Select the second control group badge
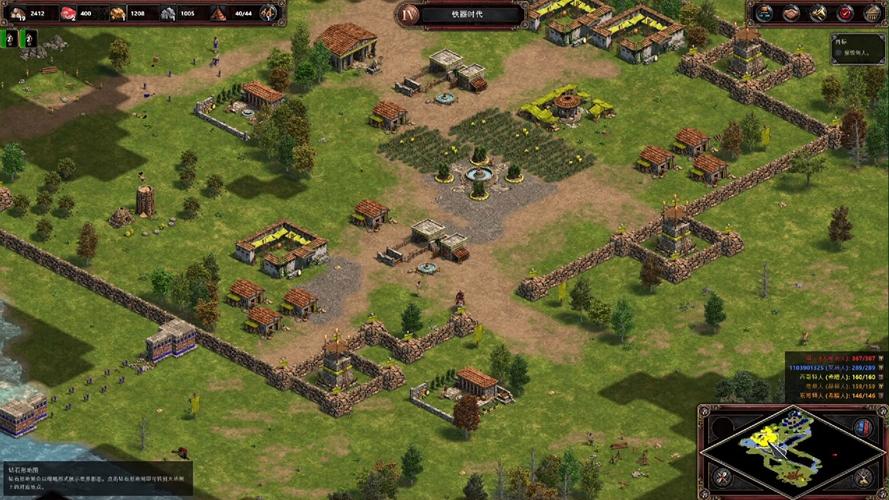889x500 pixels. (x=29, y=38)
